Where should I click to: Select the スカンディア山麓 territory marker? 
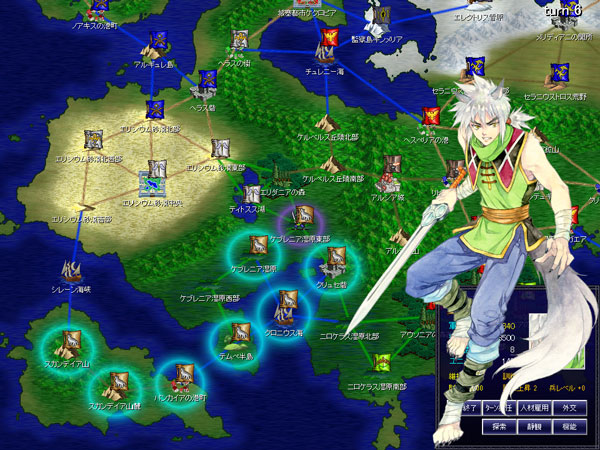coord(118,382)
